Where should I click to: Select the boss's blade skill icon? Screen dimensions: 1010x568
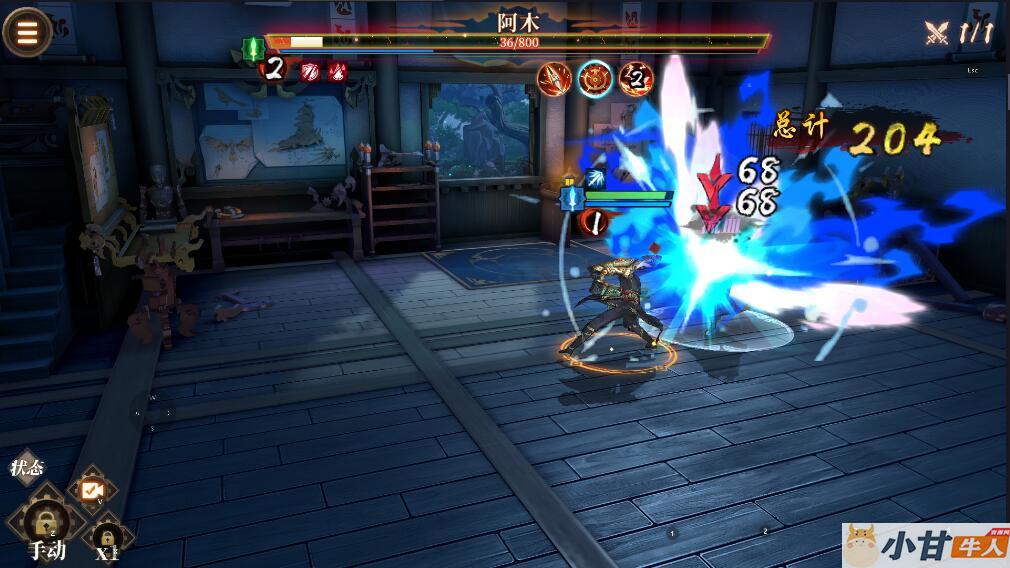pyautogui.click(x=554, y=78)
